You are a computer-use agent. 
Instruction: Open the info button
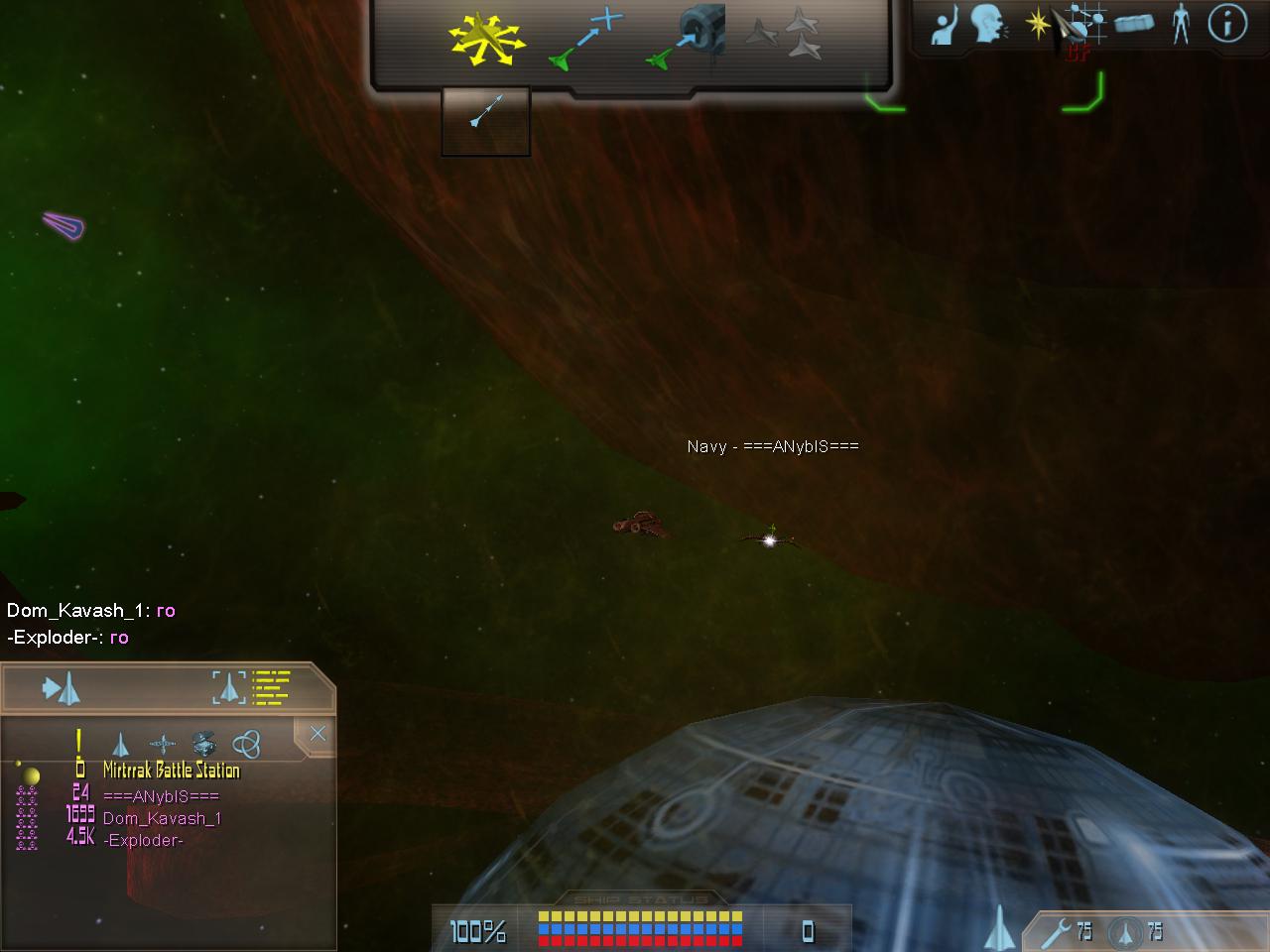point(1227,23)
